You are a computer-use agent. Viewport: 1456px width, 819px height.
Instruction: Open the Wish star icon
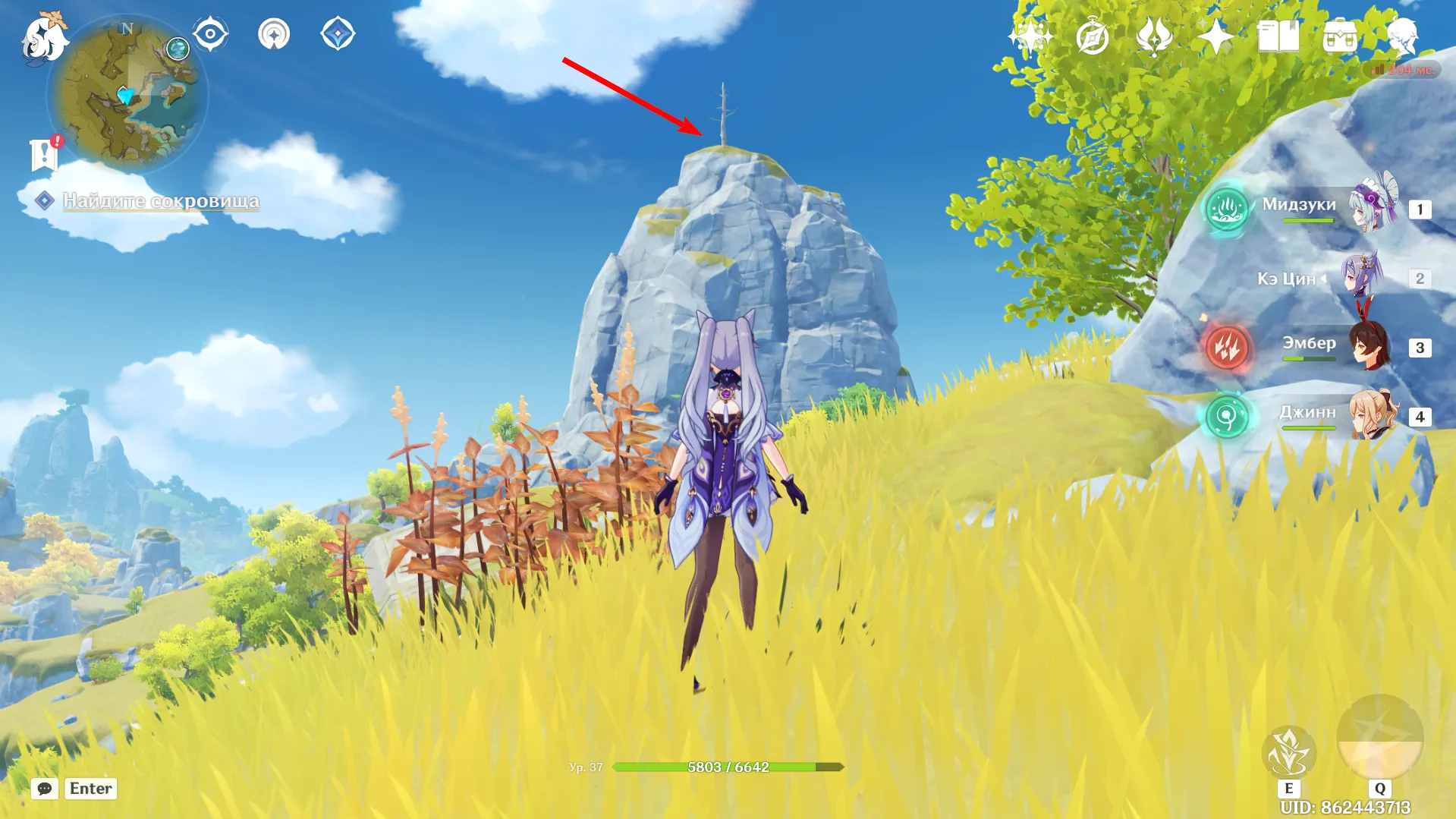pos(1215,34)
